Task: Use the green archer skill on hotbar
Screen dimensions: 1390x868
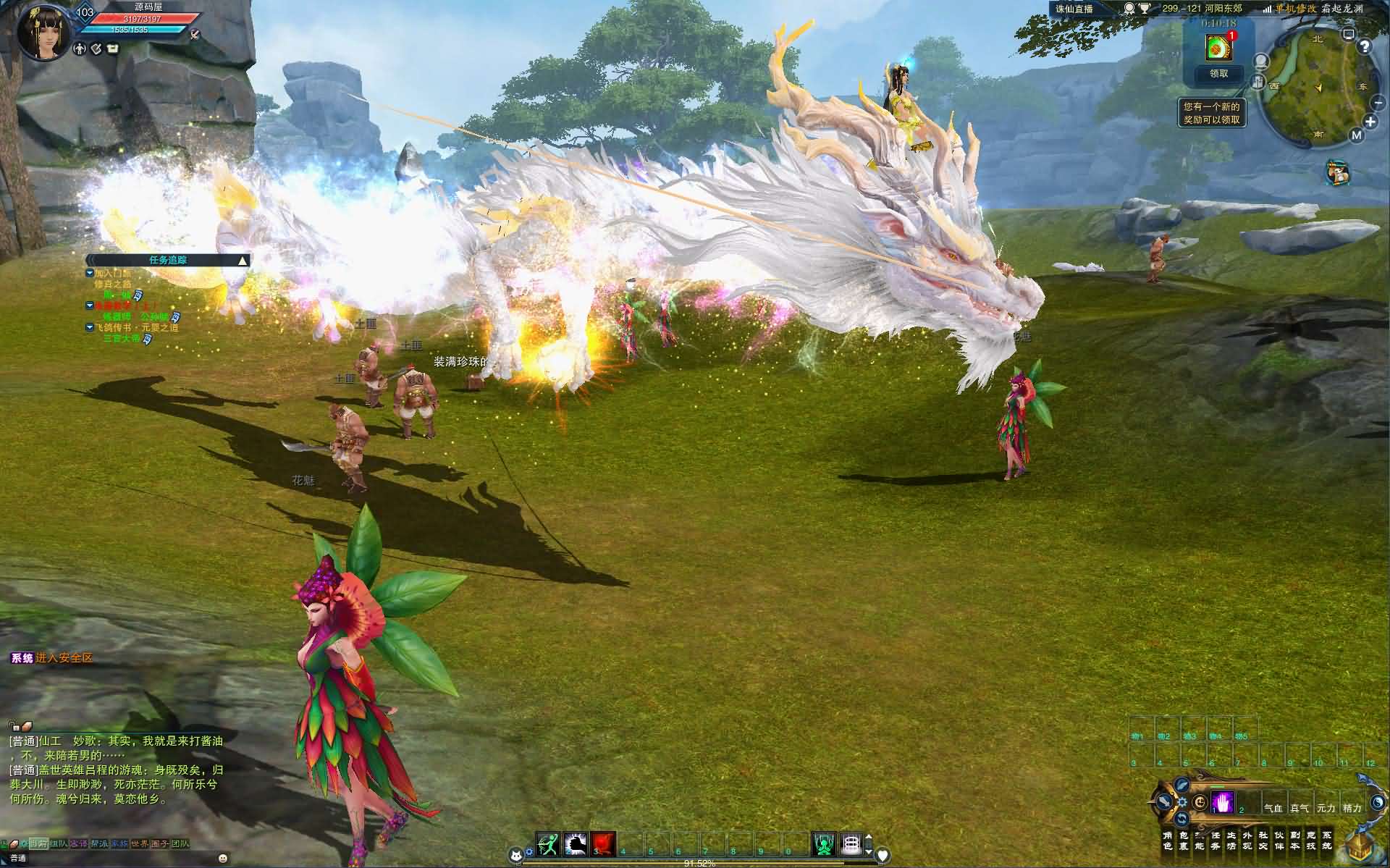Action: [548, 843]
